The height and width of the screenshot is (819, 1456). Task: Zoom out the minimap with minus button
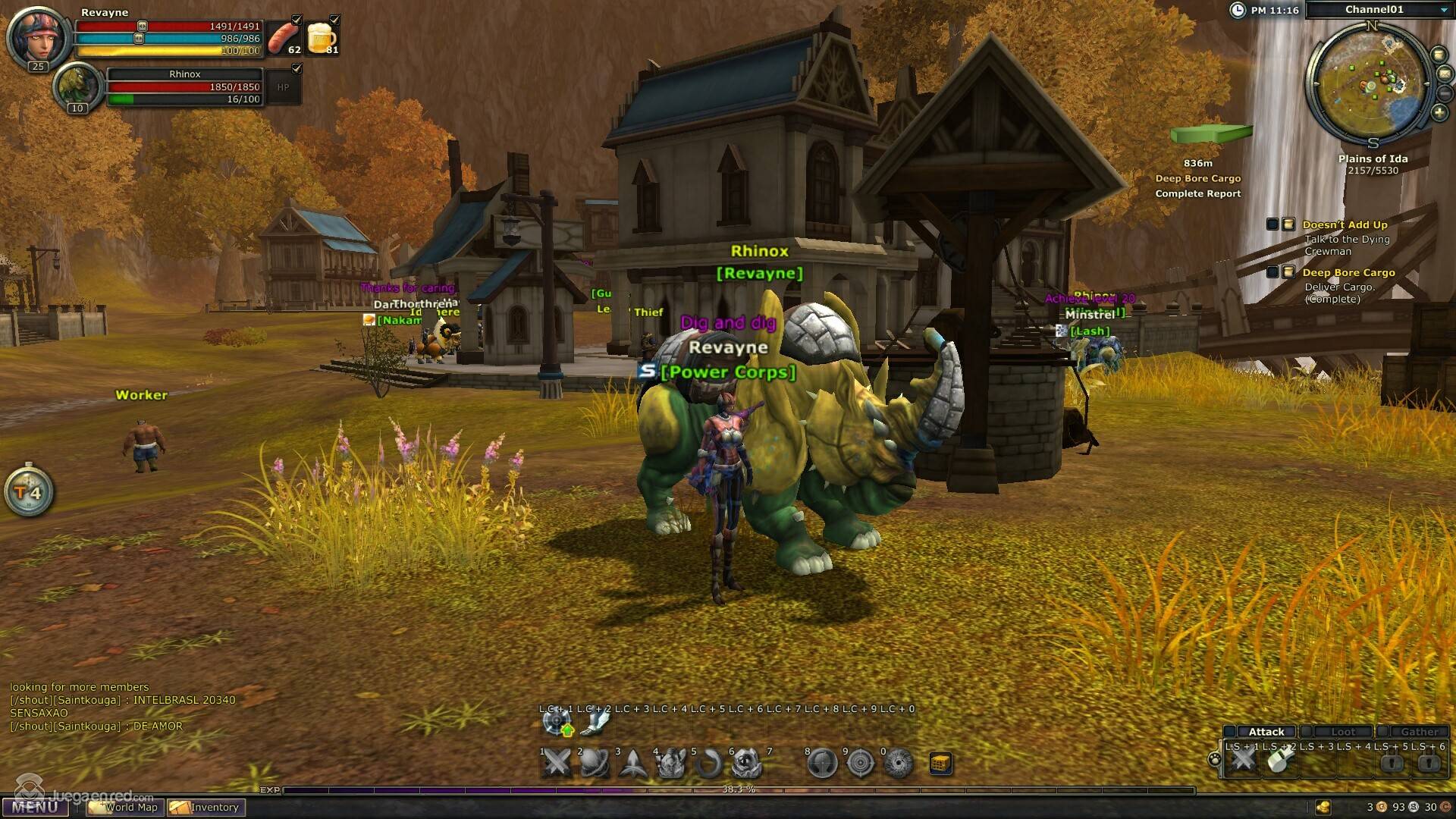tap(1445, 93)
